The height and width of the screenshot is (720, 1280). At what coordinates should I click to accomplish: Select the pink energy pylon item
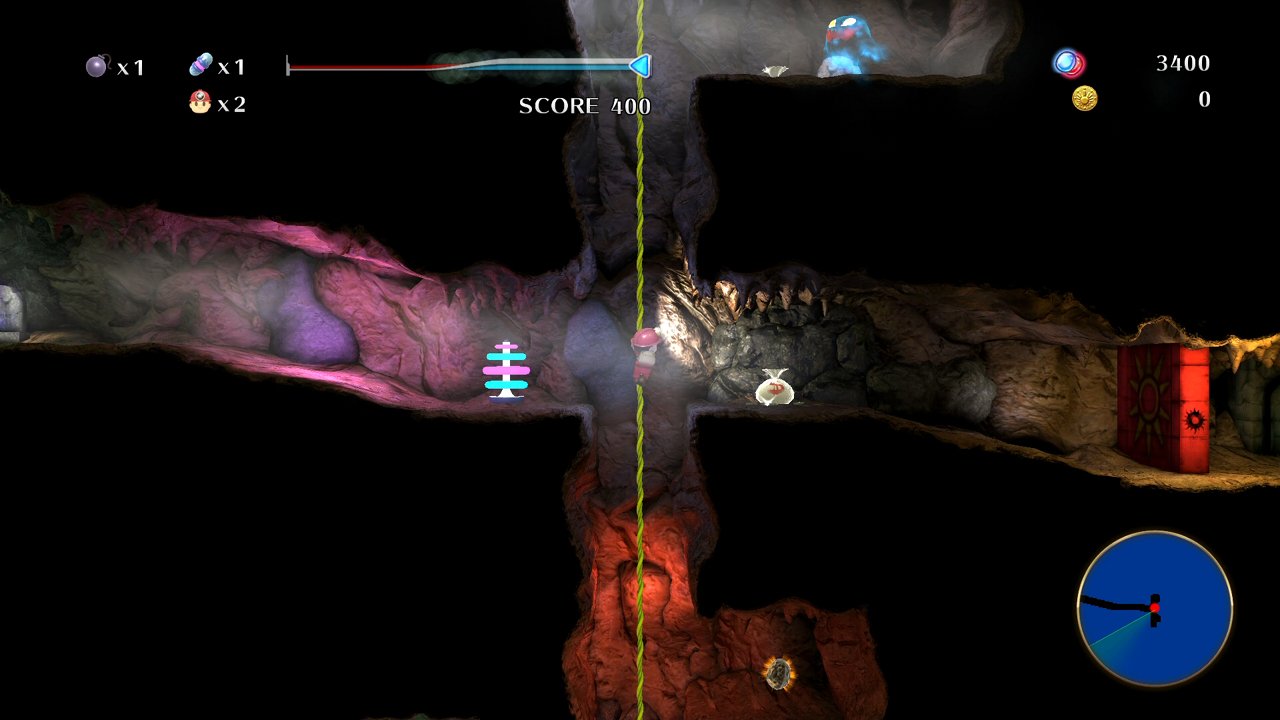point(508,372)
